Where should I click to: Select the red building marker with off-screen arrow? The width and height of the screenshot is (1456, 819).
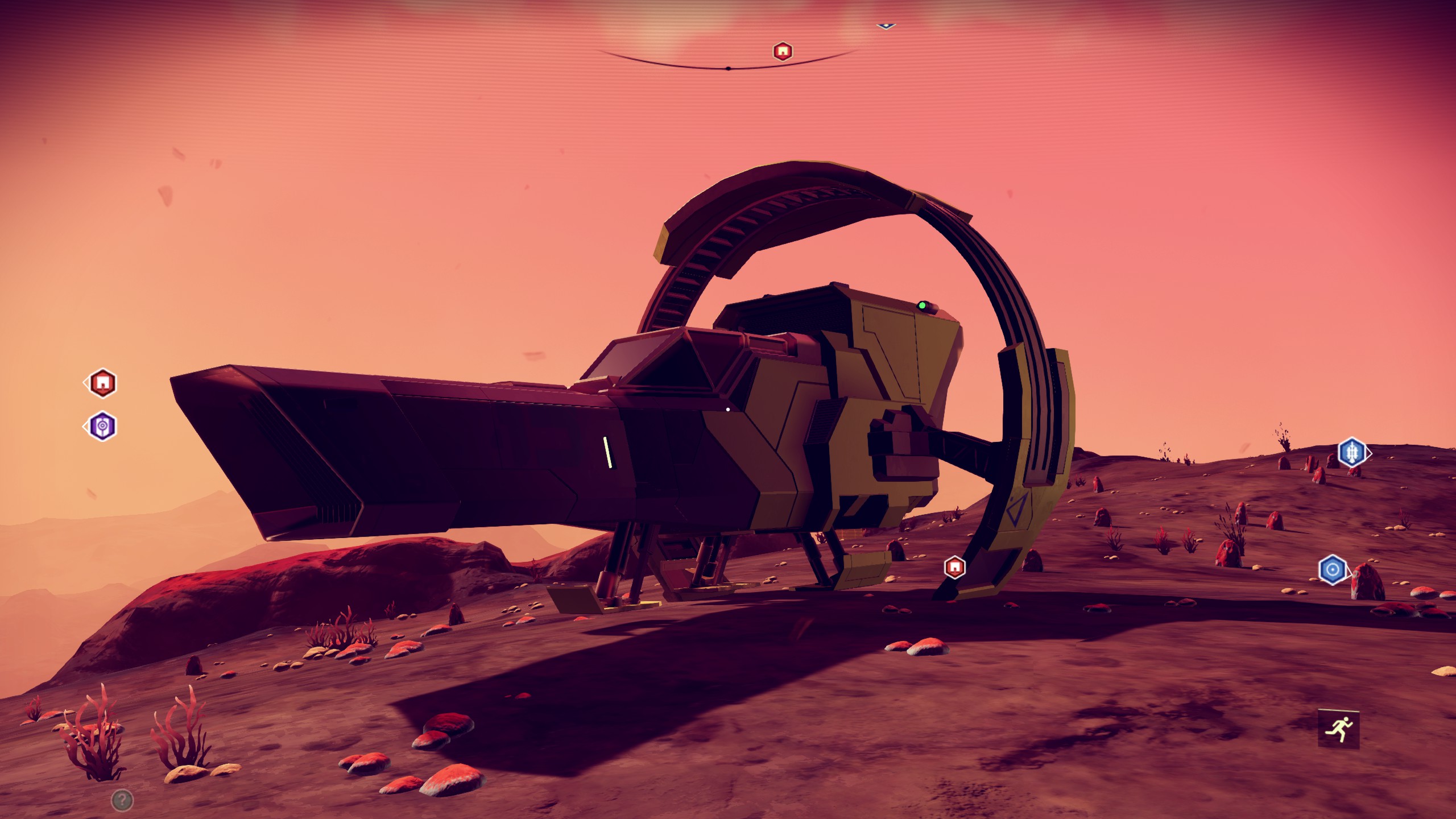(102, 383)
